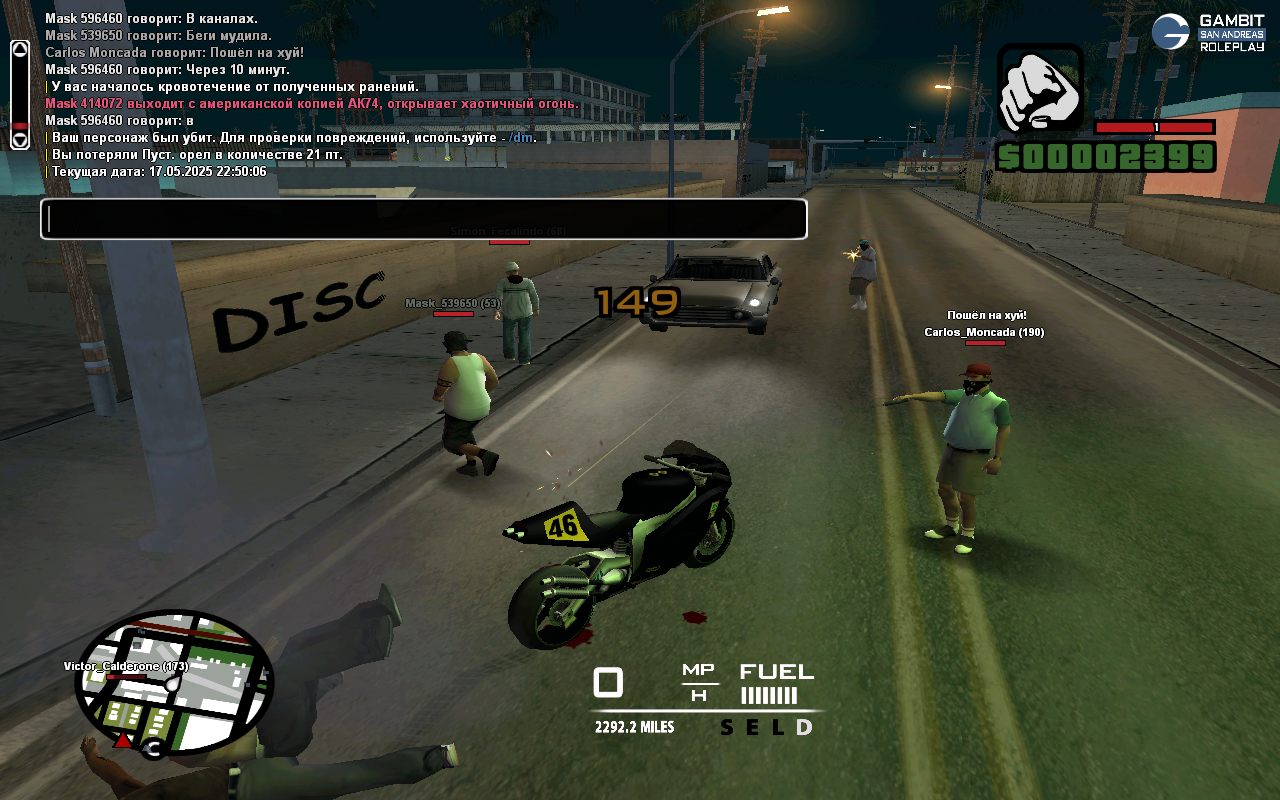This screenshot has width=1280, height=800.
Task: Click the chat scrollbar's up arrow
Action: click(x=20, y=52)
